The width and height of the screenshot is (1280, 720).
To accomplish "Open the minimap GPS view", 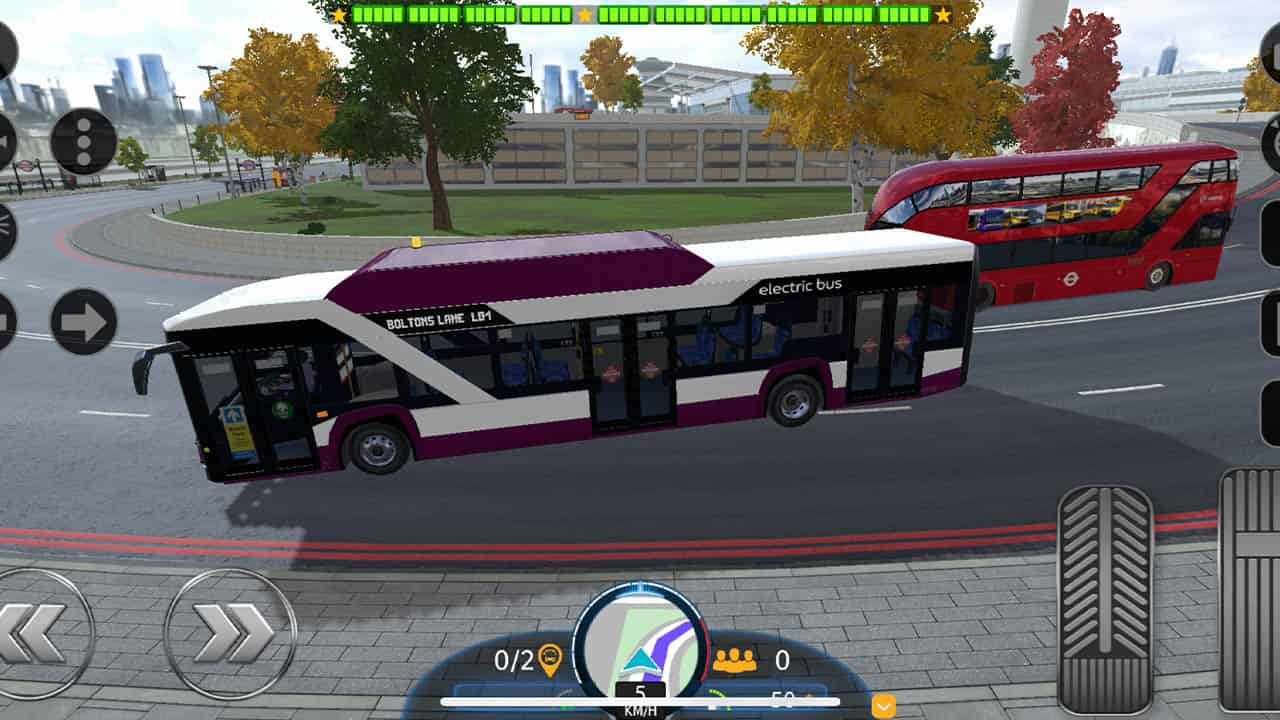I will pos(639,636).
